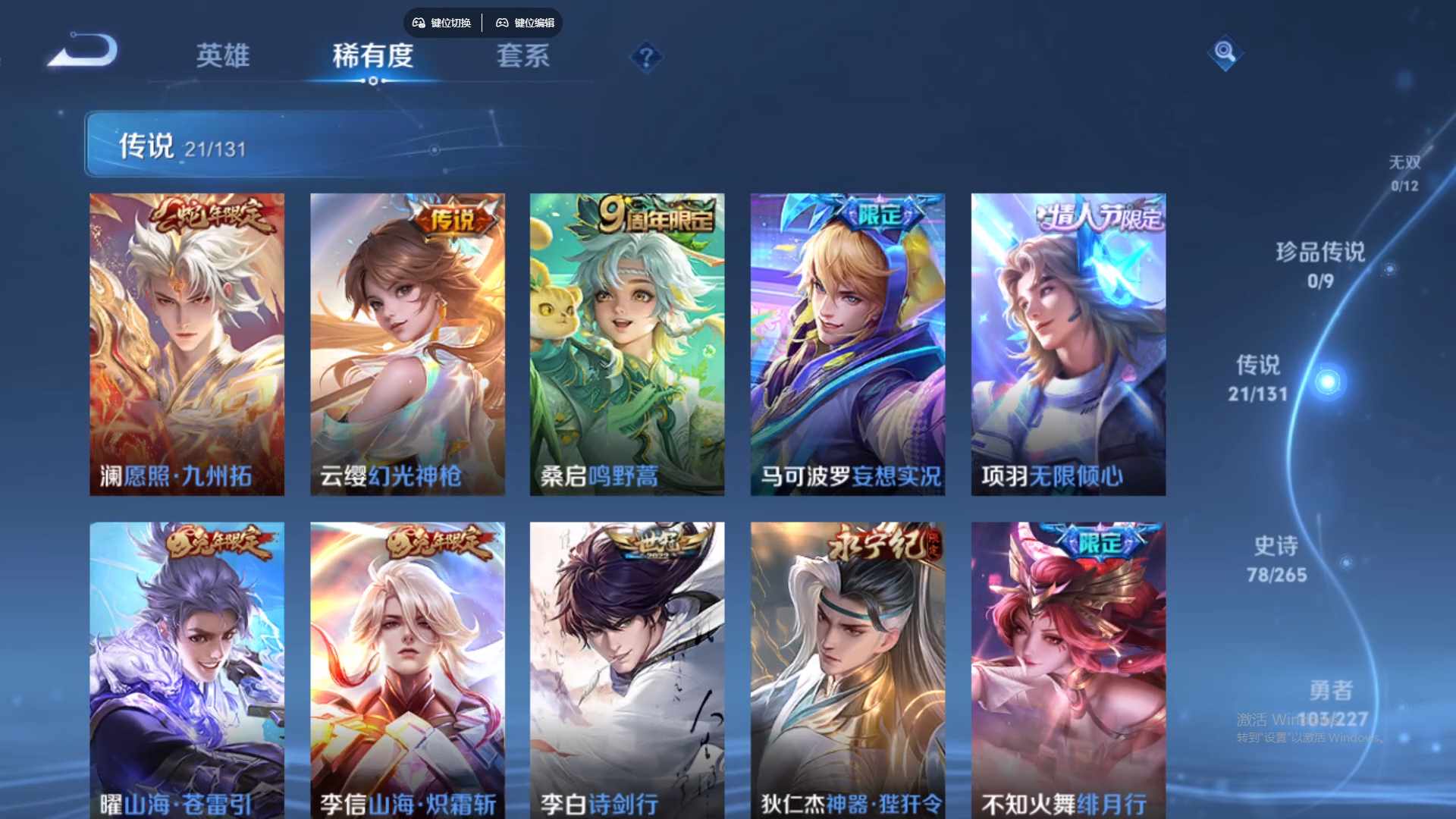Switch to the 英雄 tab
Screen dimensions: 1456x819
(224, 57)
